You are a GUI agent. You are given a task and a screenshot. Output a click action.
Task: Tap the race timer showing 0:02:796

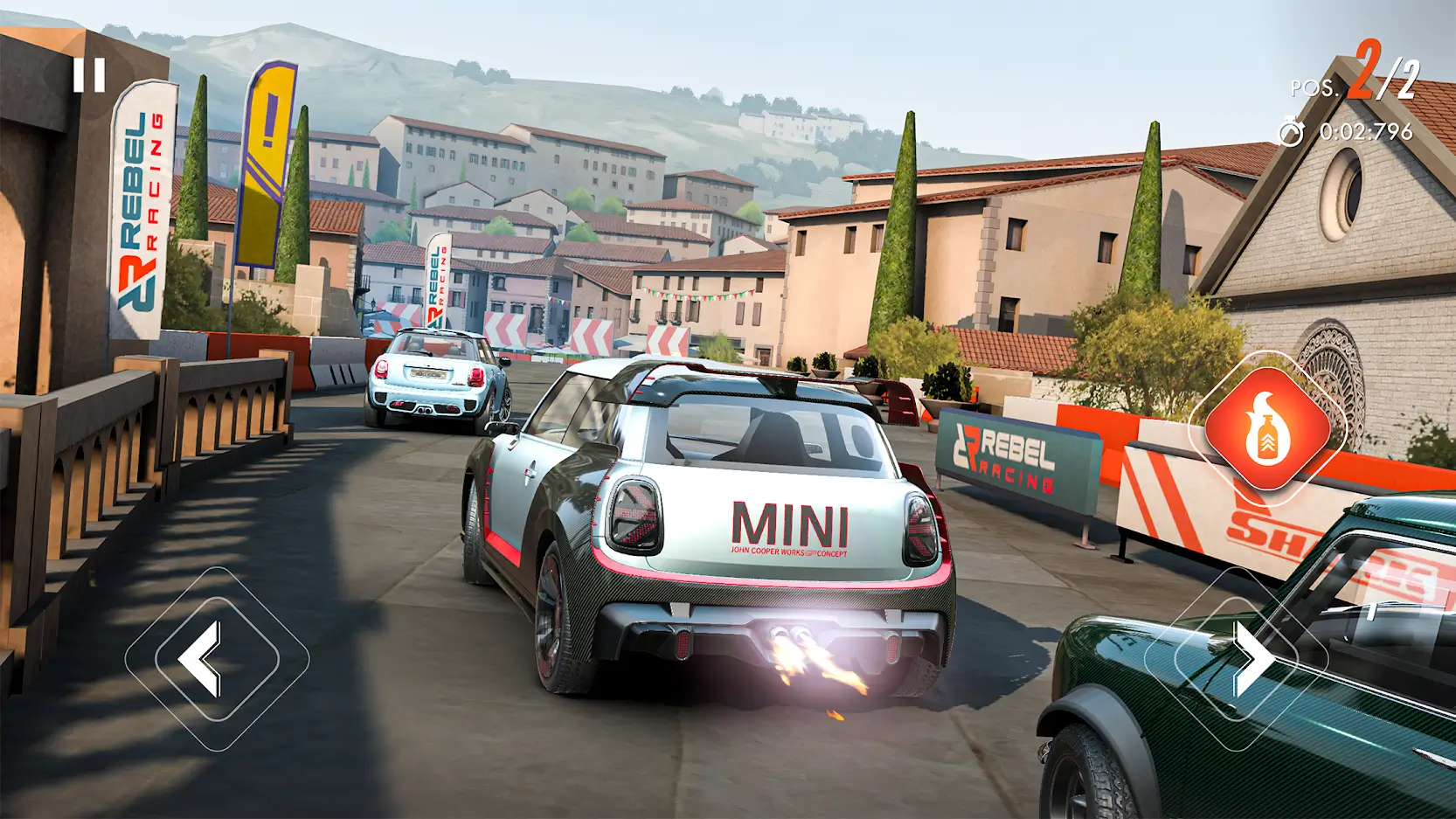(1367, 133)
